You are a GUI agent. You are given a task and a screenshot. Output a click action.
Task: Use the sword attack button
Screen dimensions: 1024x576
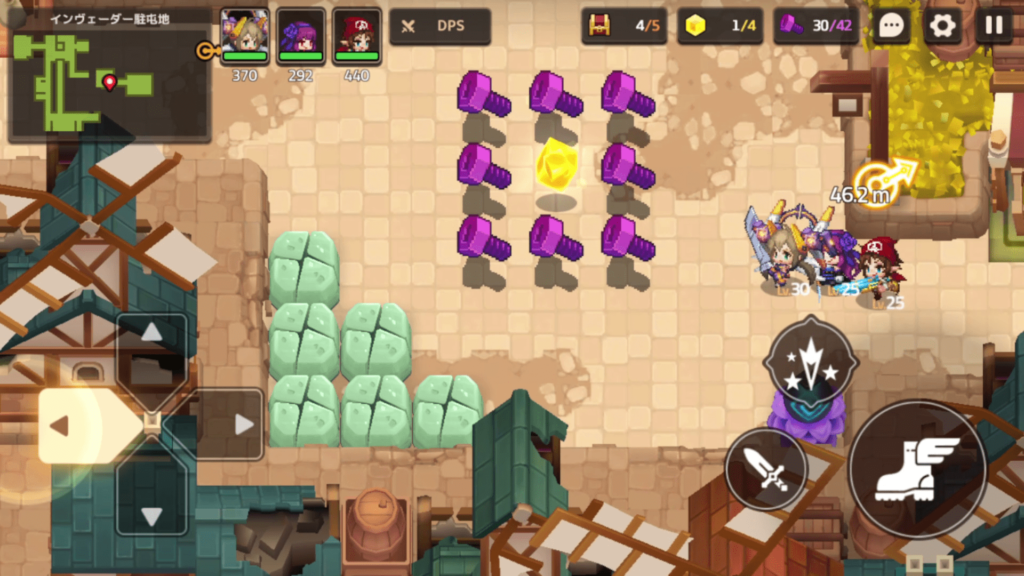click(766, 469)
